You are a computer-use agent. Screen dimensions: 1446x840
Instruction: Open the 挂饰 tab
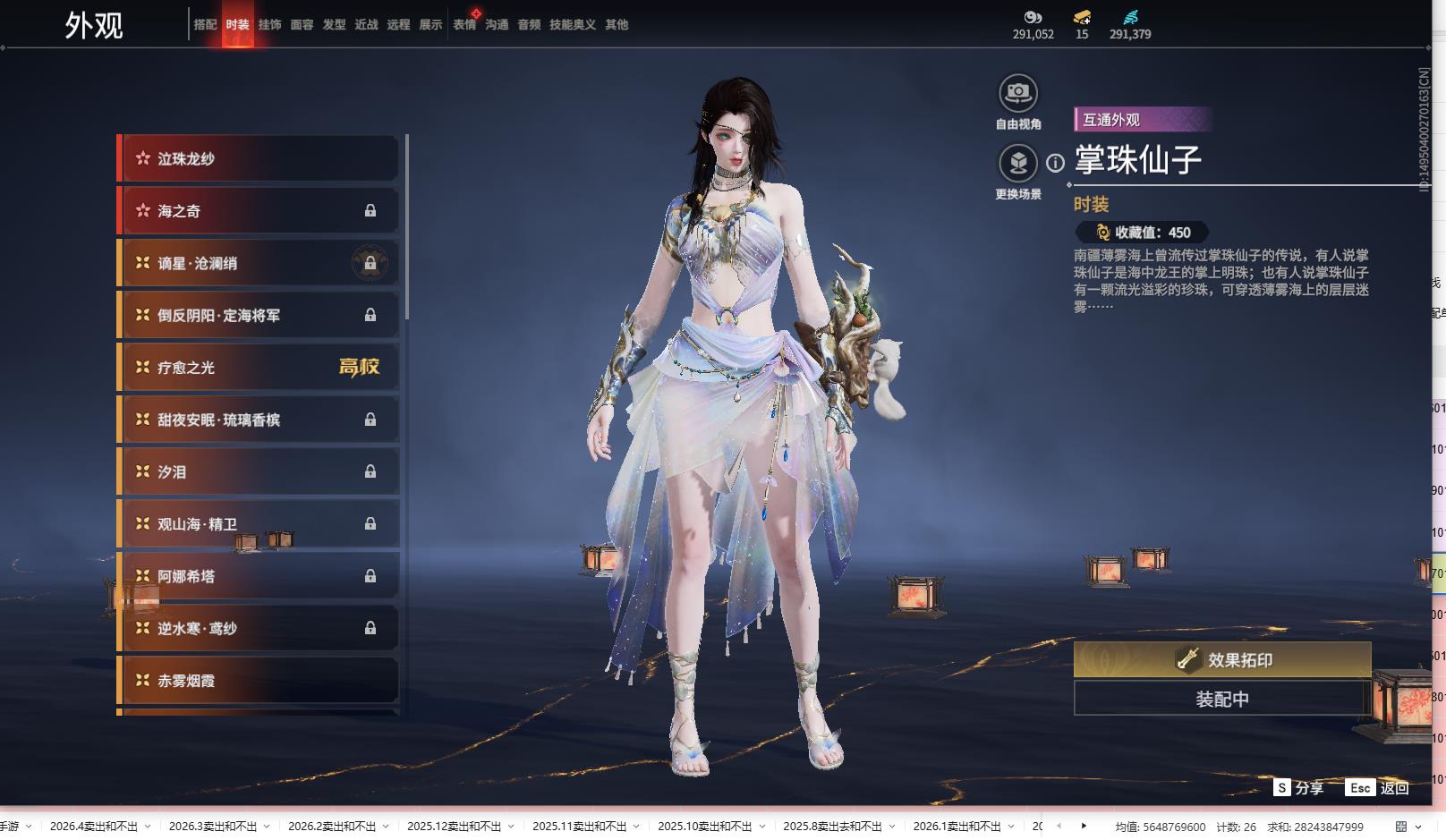[269, 25]
